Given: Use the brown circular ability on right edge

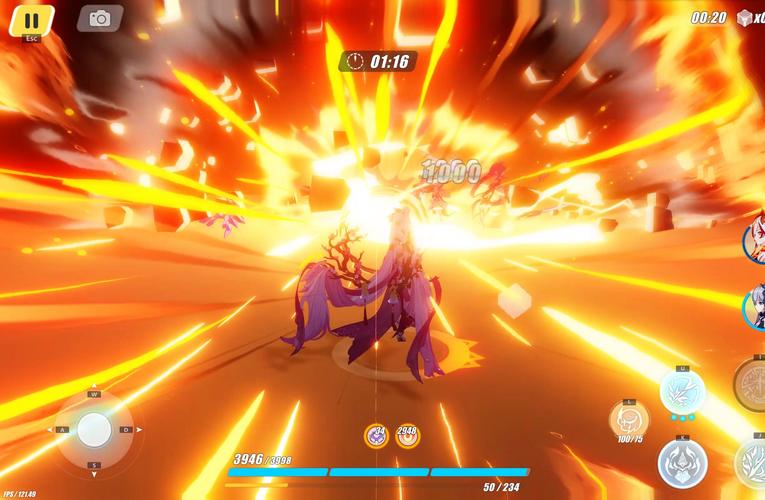Looking at the screenshot, I should [752, 384].
